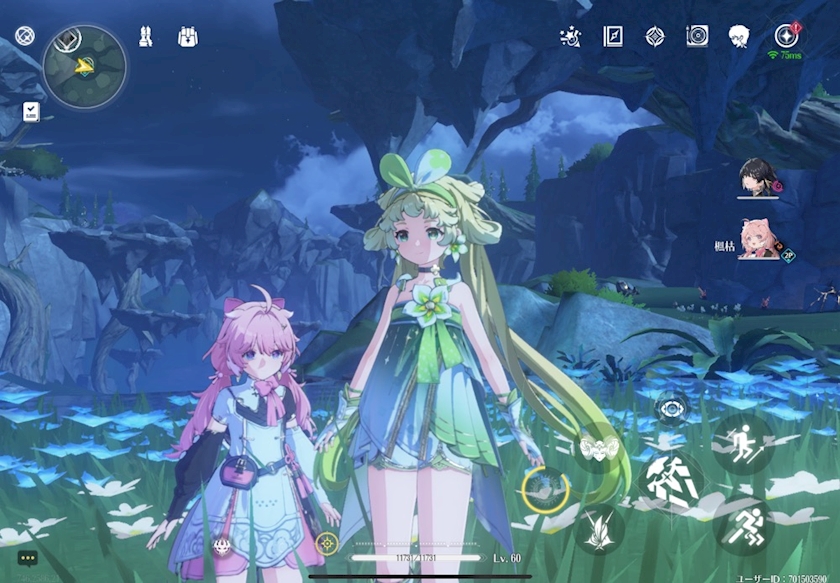Open the disc-shaped record icon
Screen dimensions: 840x583
click(x=697, y=37)
